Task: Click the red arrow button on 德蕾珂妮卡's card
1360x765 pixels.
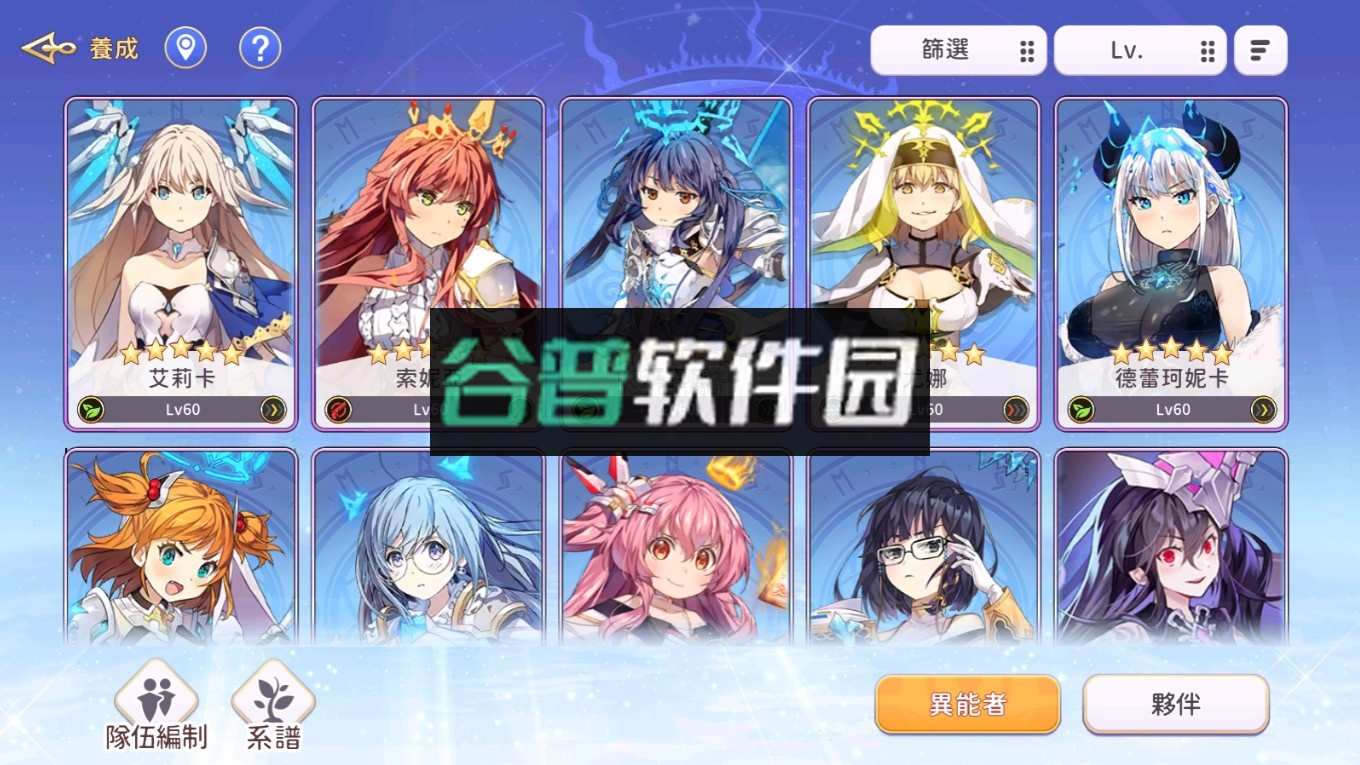Action: coord(1262,408)
